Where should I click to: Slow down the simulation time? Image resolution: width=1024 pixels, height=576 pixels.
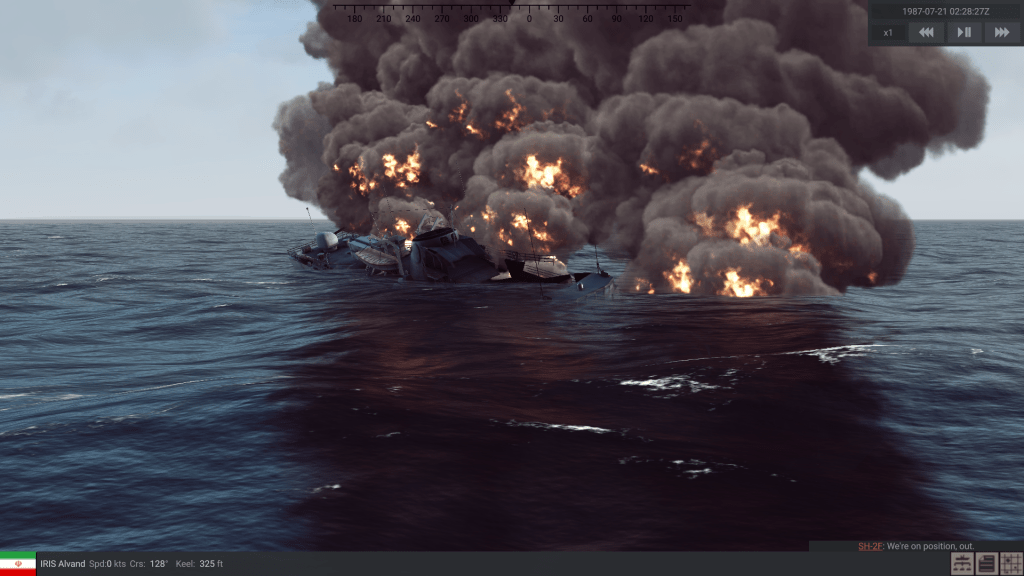tap(927, 32)
